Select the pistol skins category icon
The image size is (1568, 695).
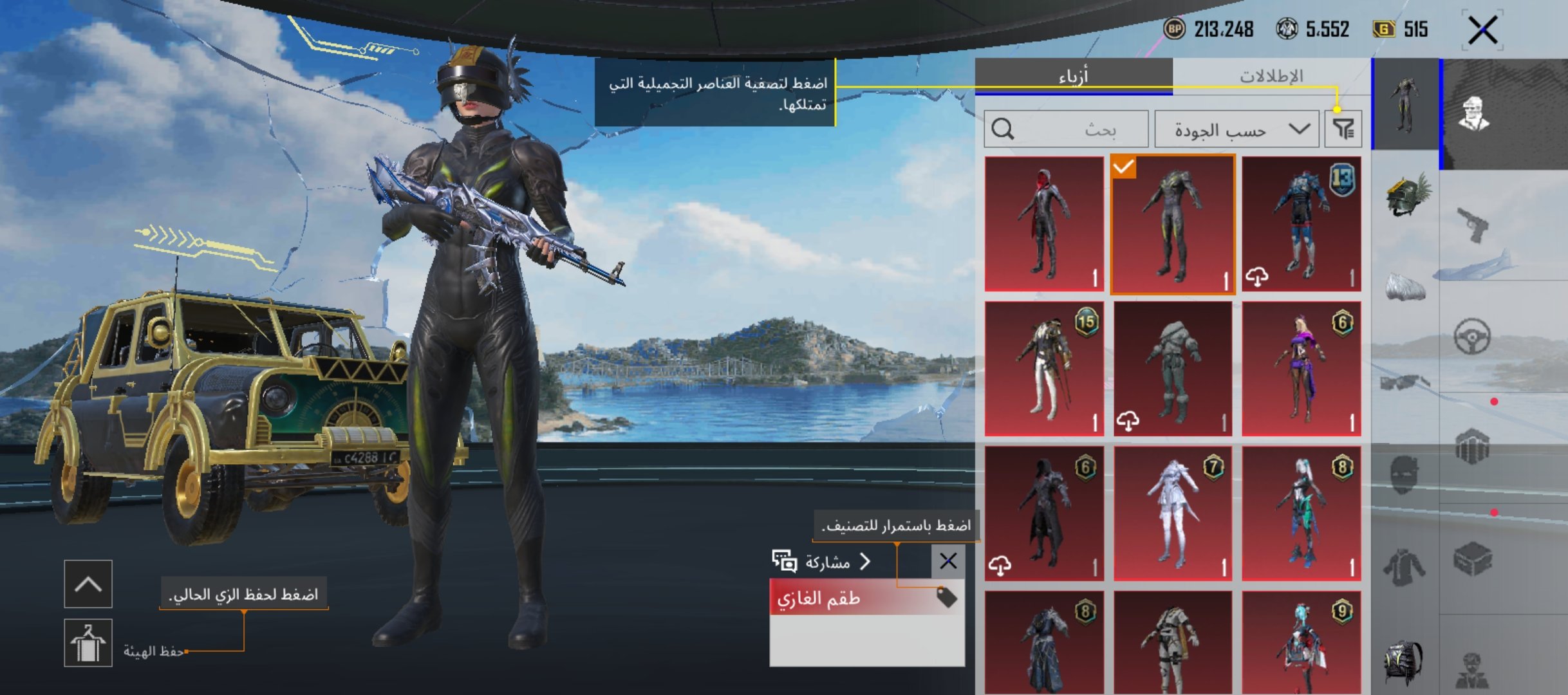coord(1474,223)
